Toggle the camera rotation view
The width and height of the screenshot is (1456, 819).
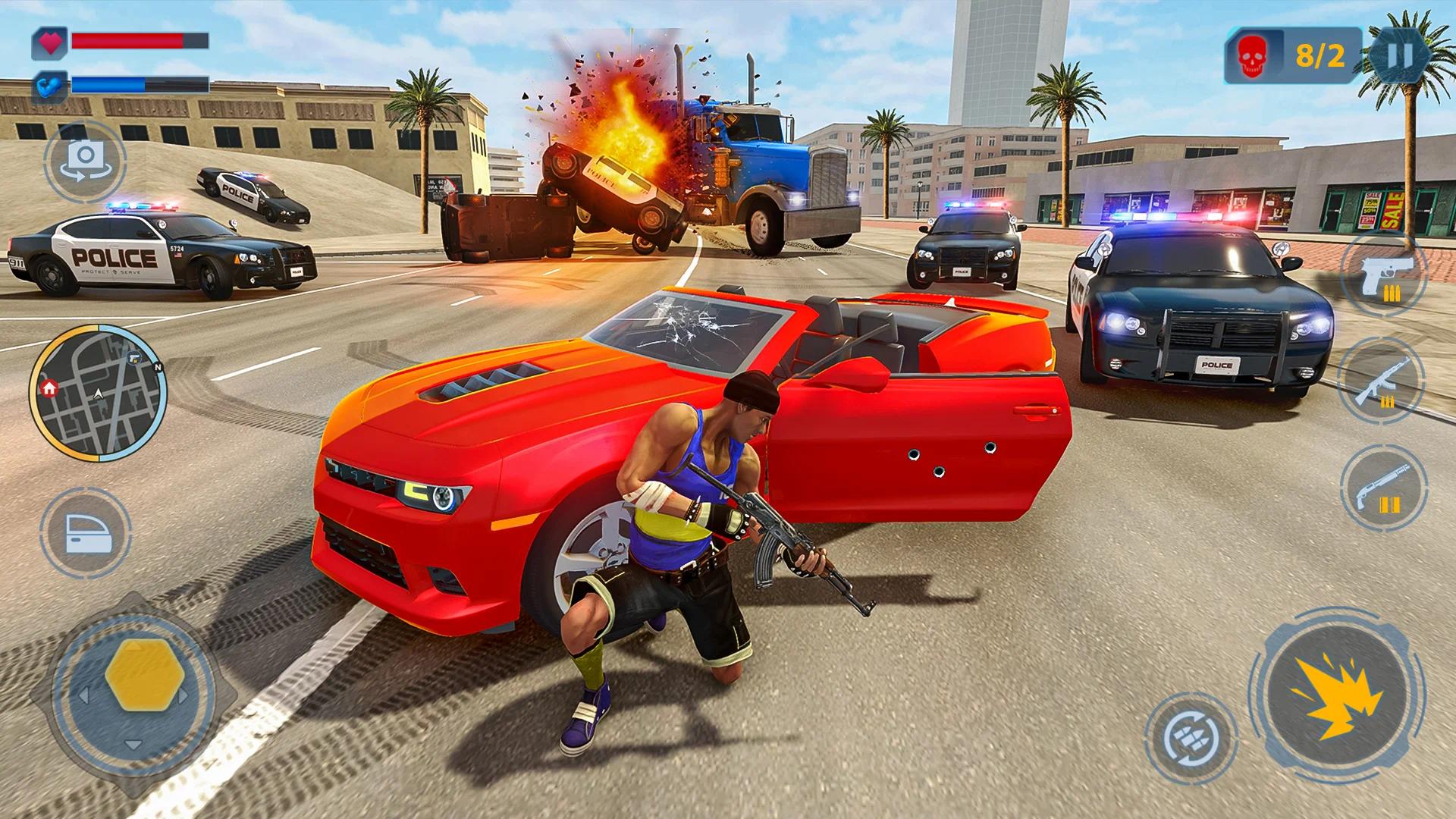click(x=86, y=159)
